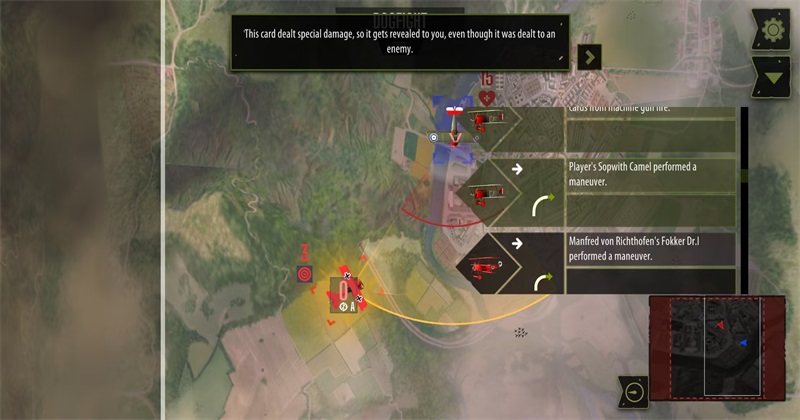Screen dimensions: 800x420
Task: Click the red target icon by the Fokker
Action: click(305, 273)
